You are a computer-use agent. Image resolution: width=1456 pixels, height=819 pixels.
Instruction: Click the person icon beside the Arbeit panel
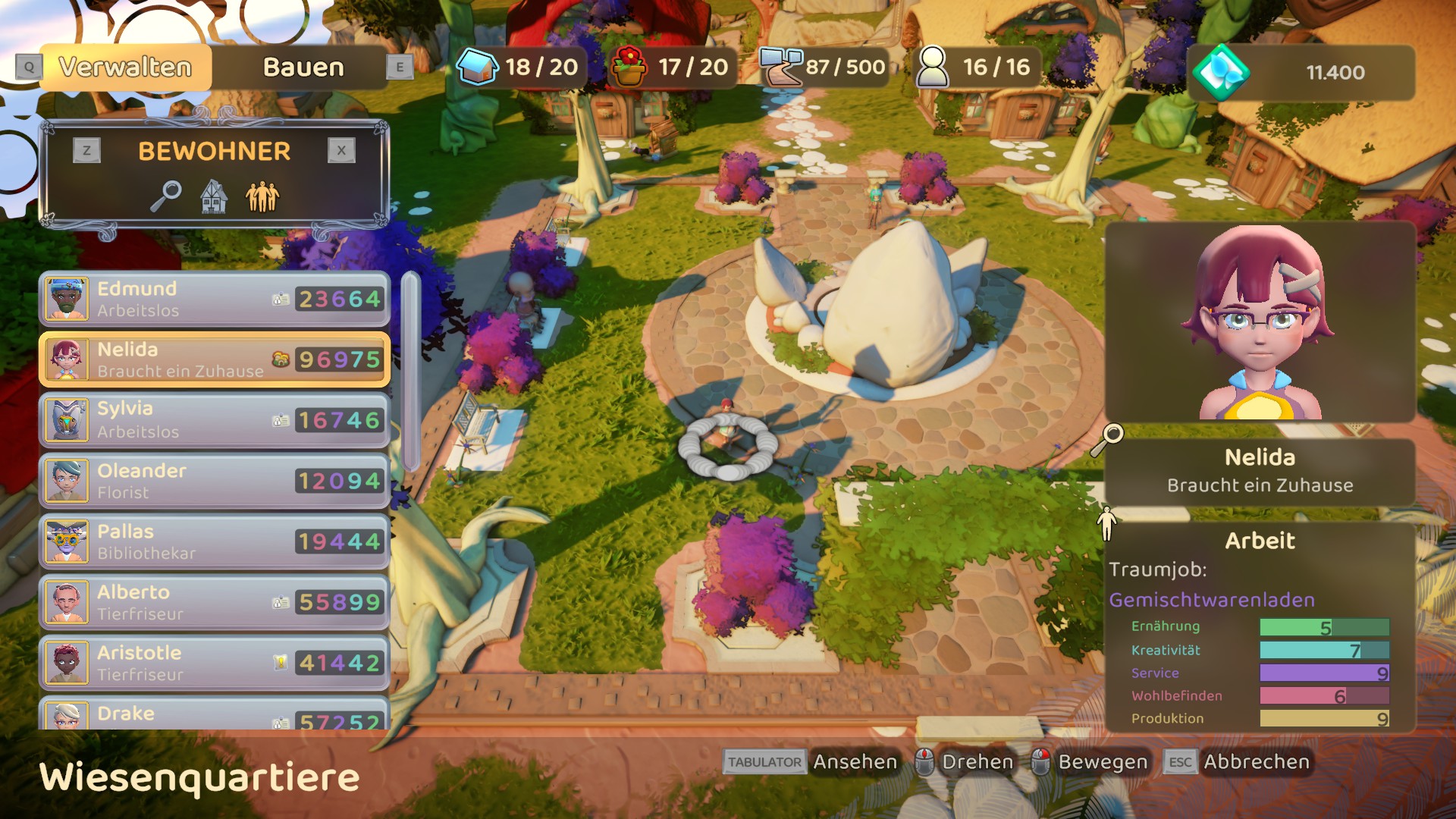pyautogui.click(x=1107, y=523)
